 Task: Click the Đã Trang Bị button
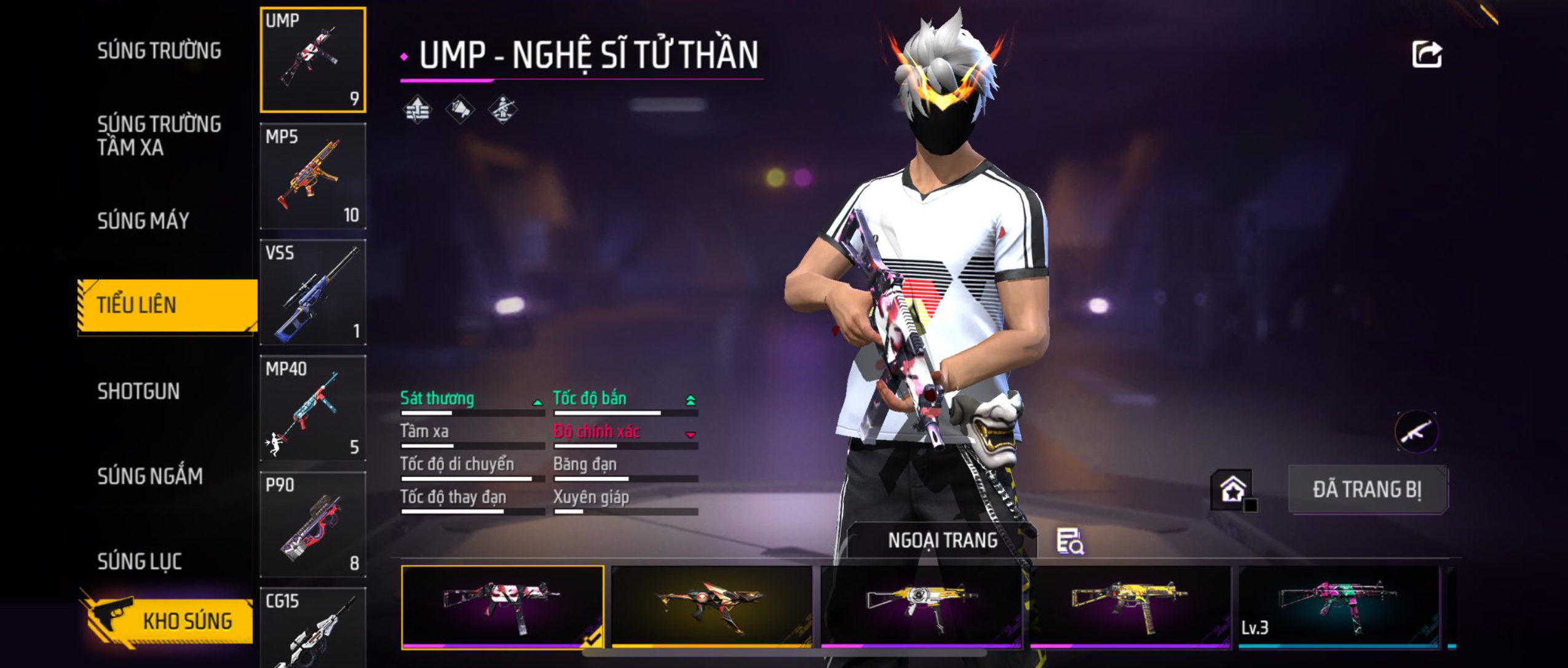point(1368,490)
